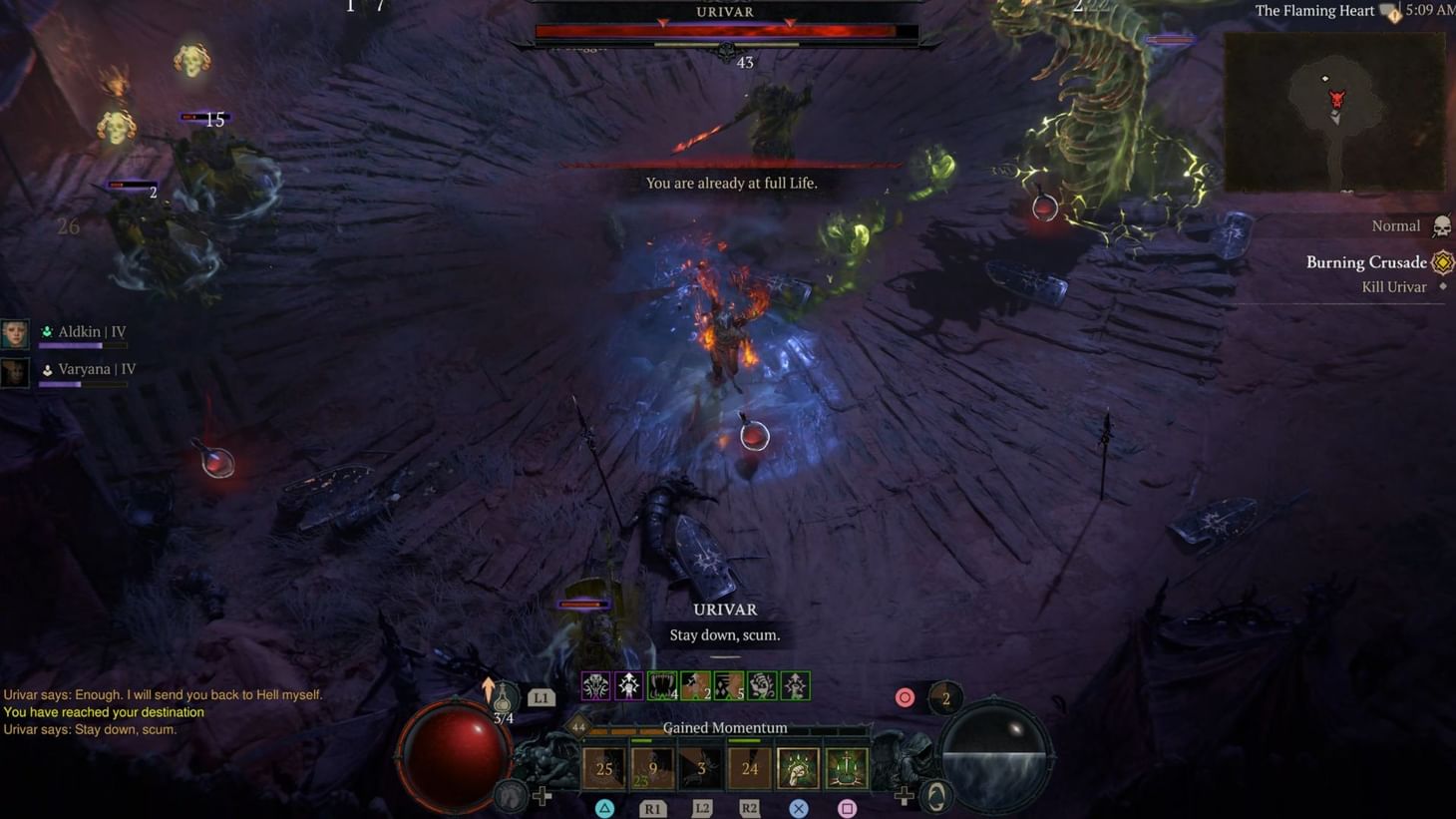The height and width of the screenshot is (819, 1456).
Task: Use the L2 skill showing 3 charges
Action: pos(701,768)
